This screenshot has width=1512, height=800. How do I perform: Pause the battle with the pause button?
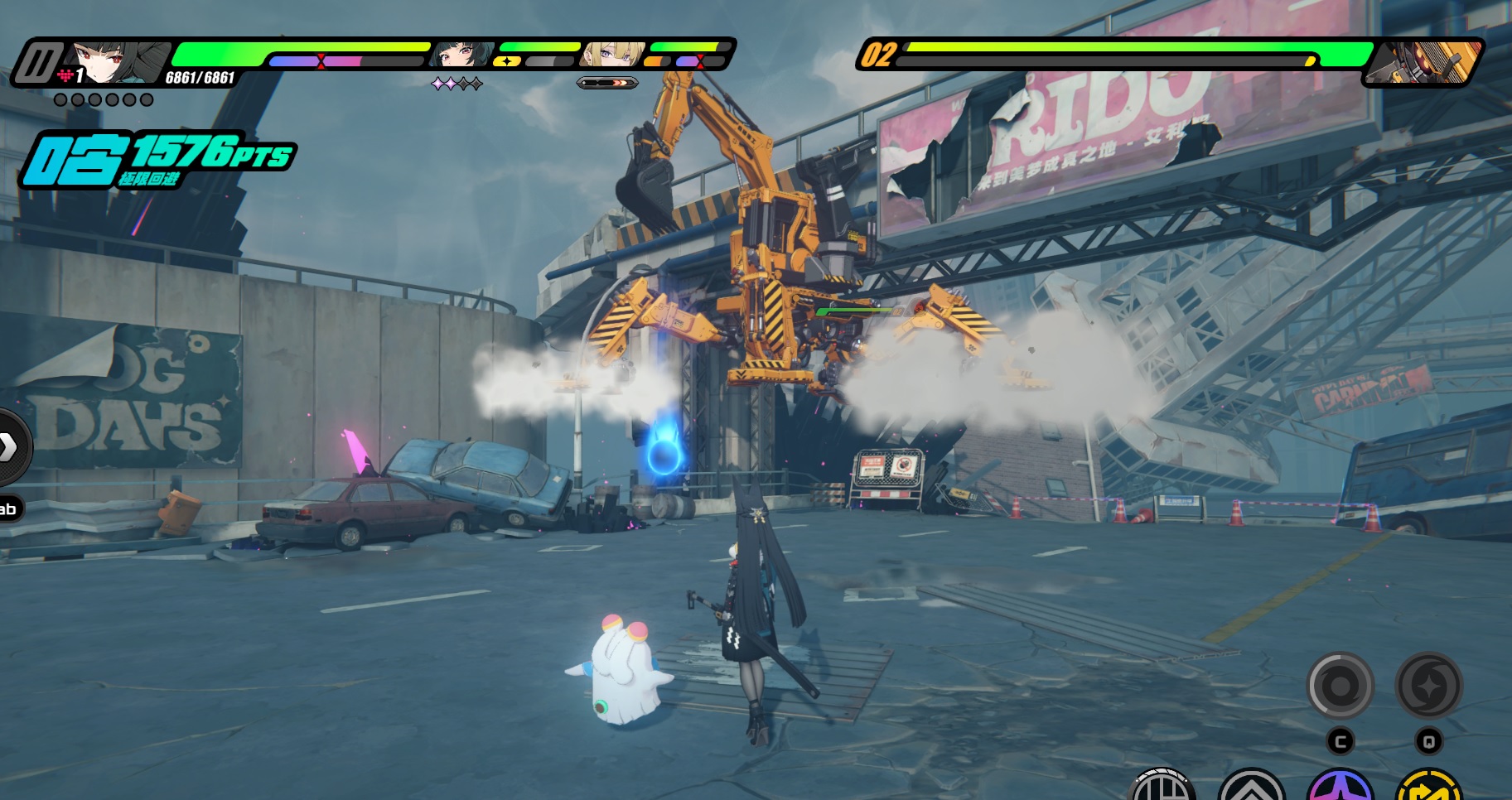38,62
